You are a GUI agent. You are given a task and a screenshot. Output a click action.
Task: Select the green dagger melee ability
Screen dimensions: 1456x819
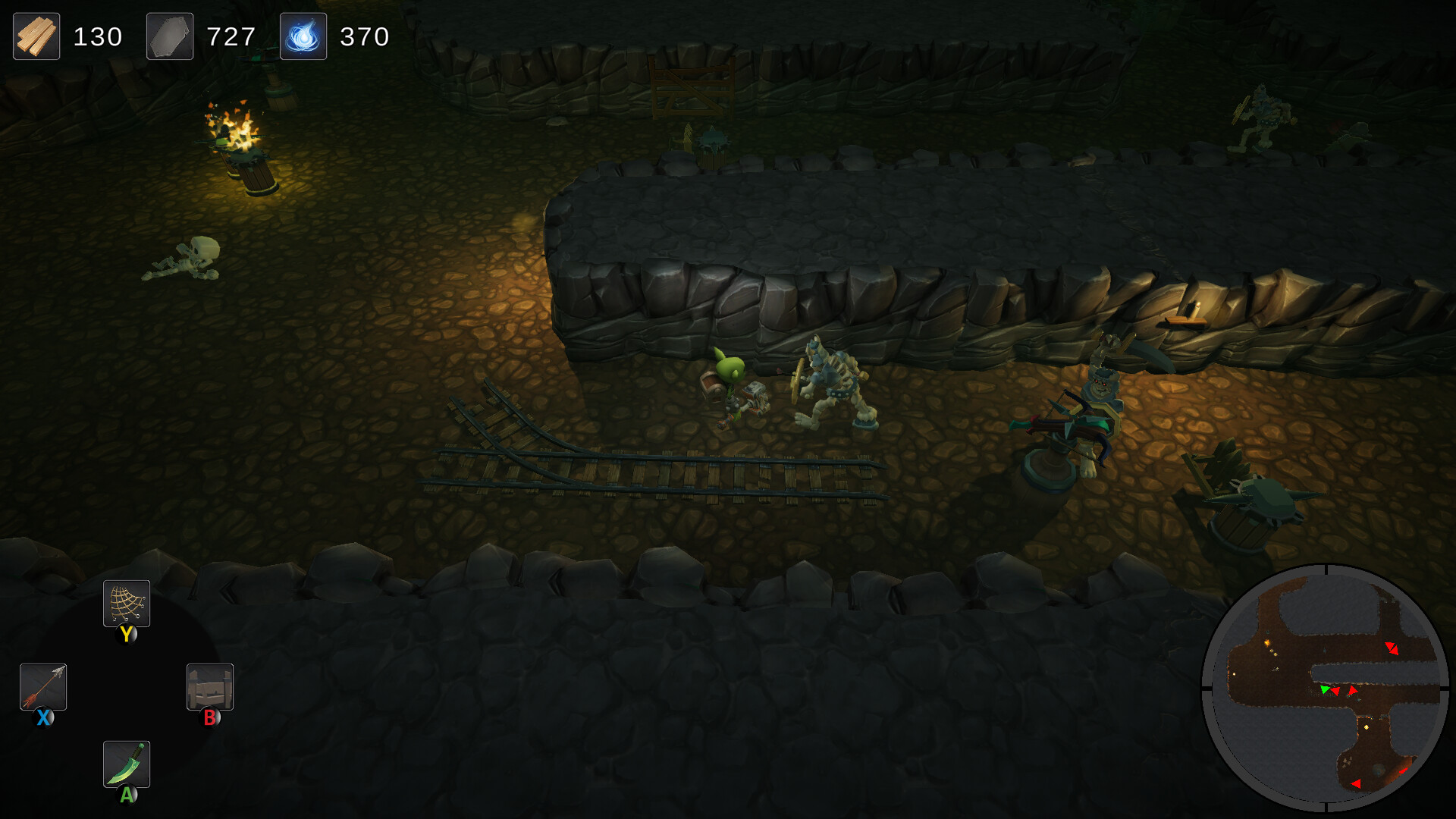[126, 764]
